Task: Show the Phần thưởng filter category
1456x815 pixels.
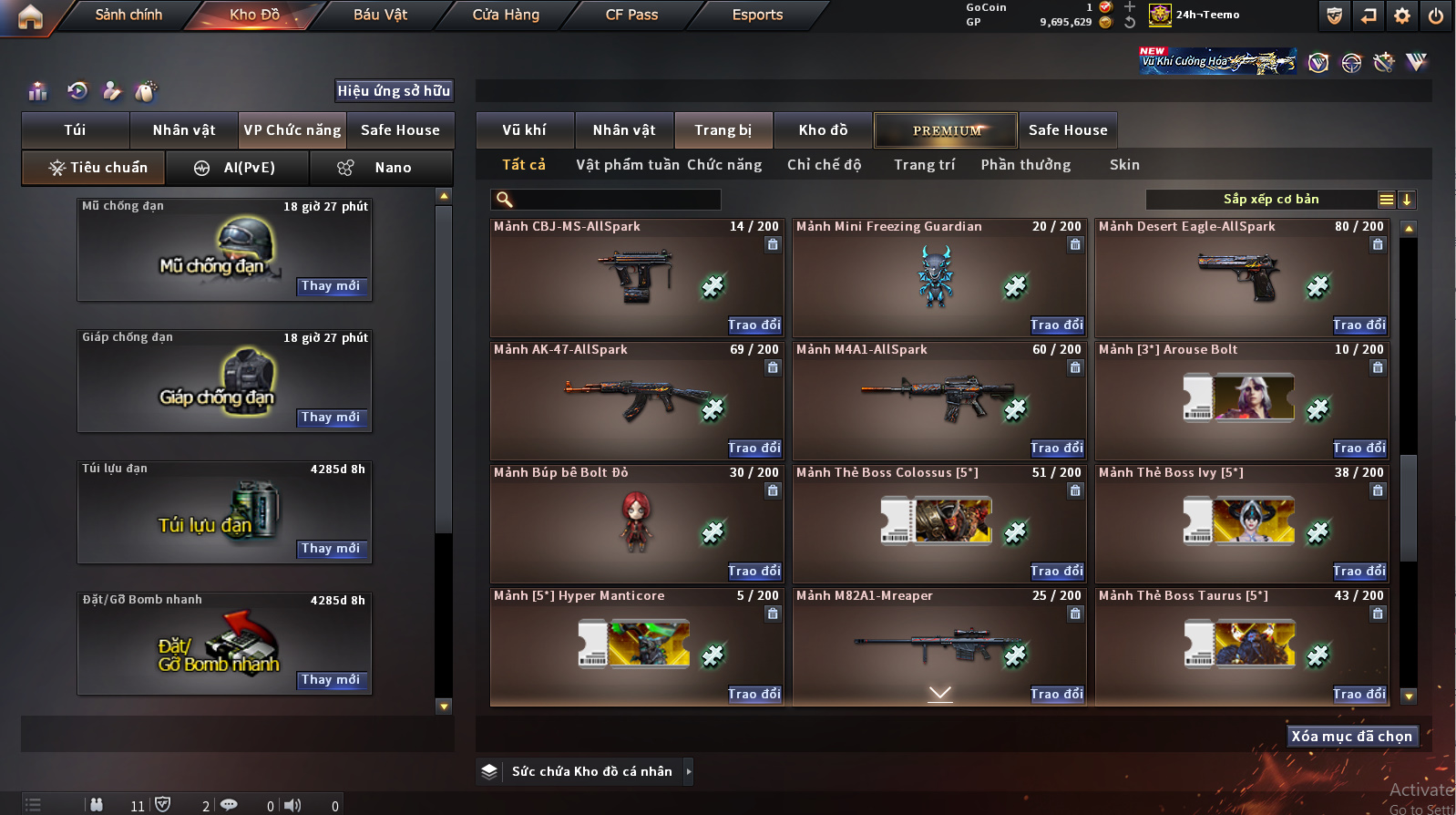Action: [x=1025, y=165]
